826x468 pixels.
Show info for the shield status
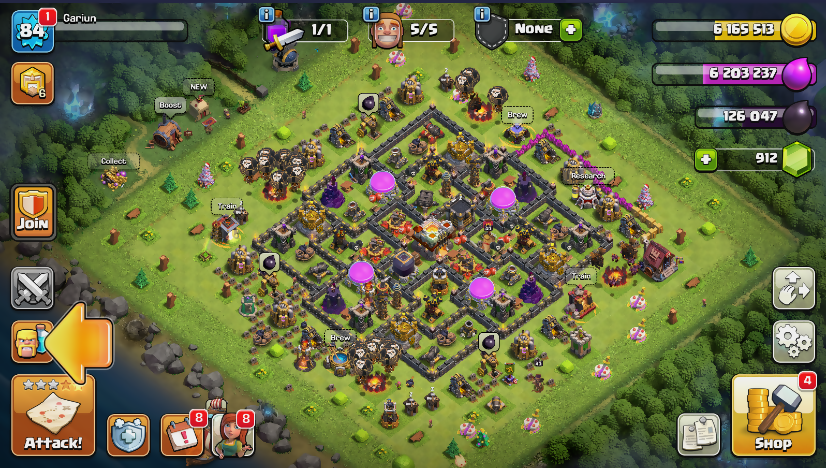[x=482, y=14]
